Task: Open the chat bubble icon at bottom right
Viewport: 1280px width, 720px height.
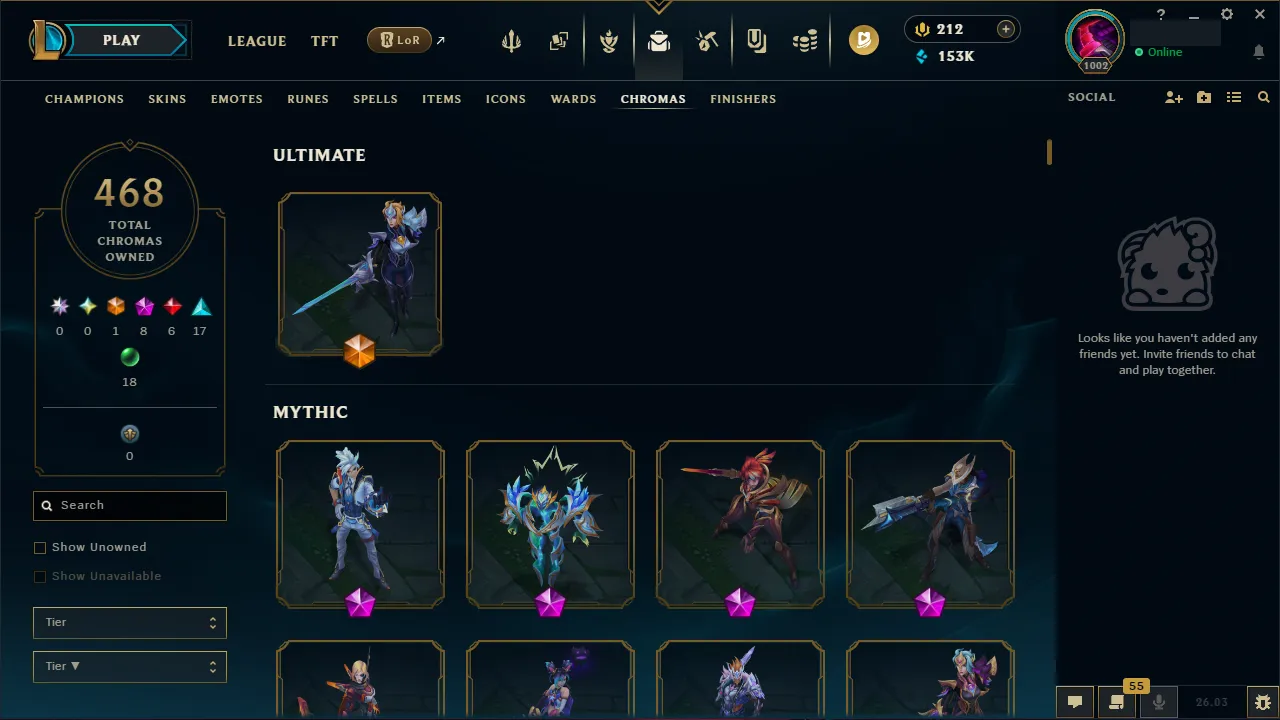Action: point(1075,701)
